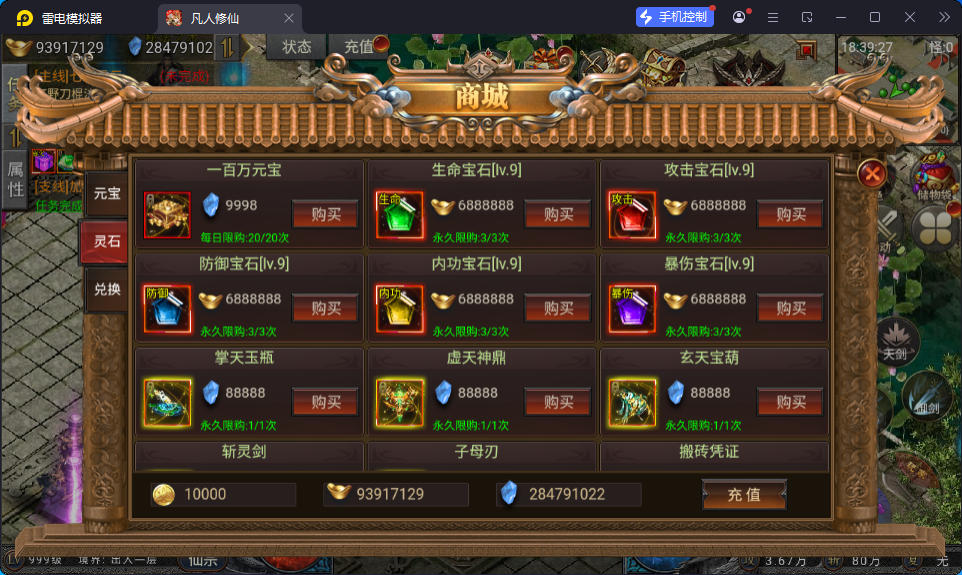Close the 商城 shop window
The image size is (962, 575).
tap(873, 174)
